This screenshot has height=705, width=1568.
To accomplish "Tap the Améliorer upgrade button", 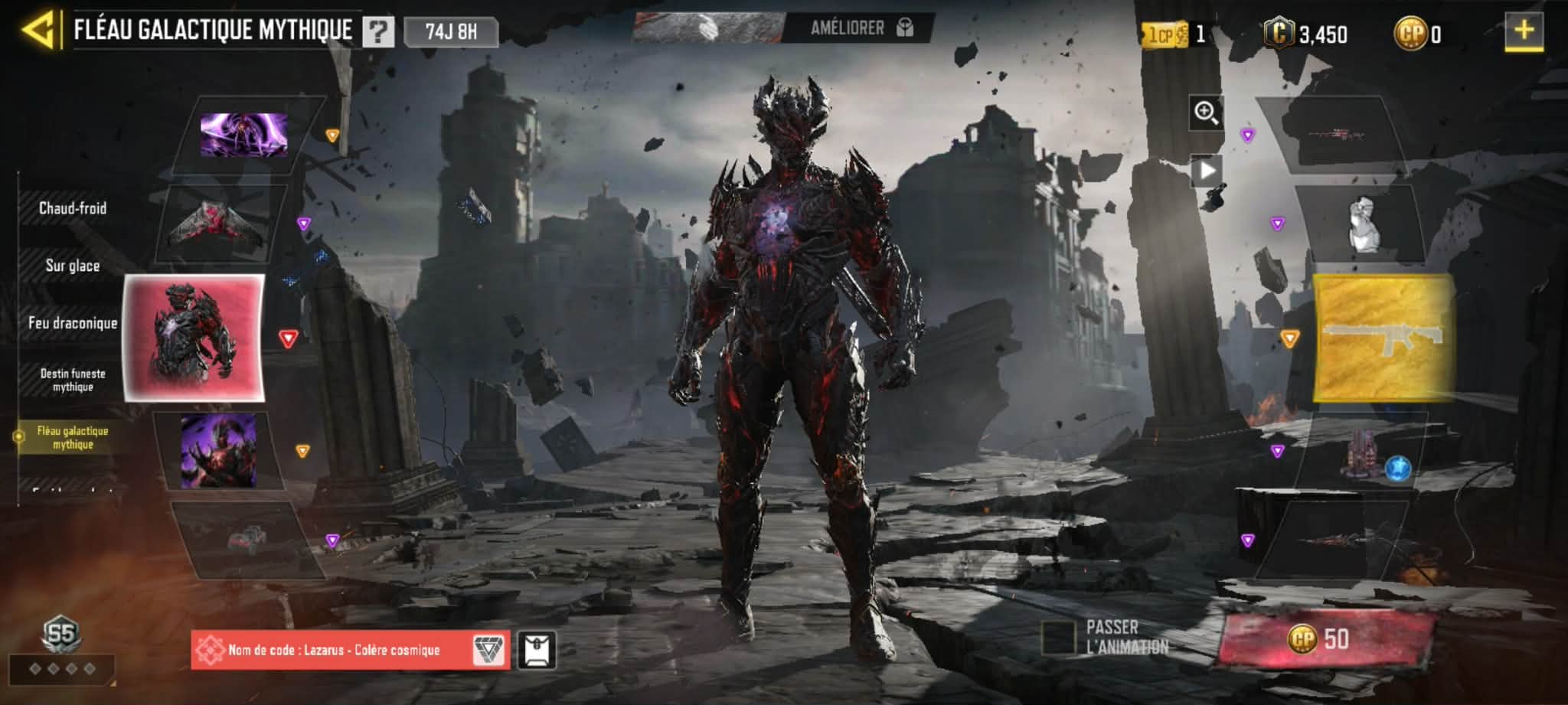I will coord(859,29).
